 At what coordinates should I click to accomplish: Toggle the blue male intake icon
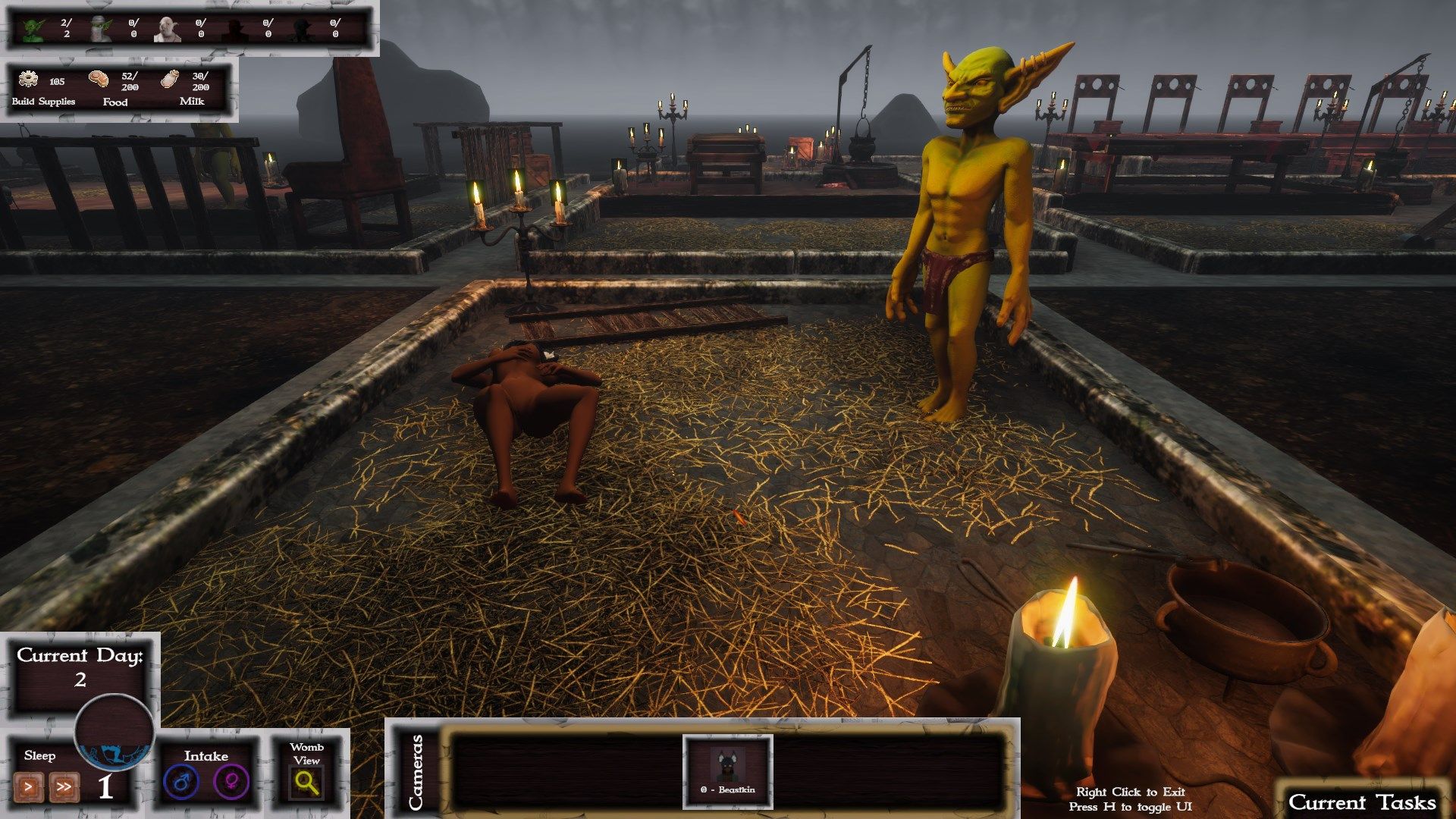point(181,782)
